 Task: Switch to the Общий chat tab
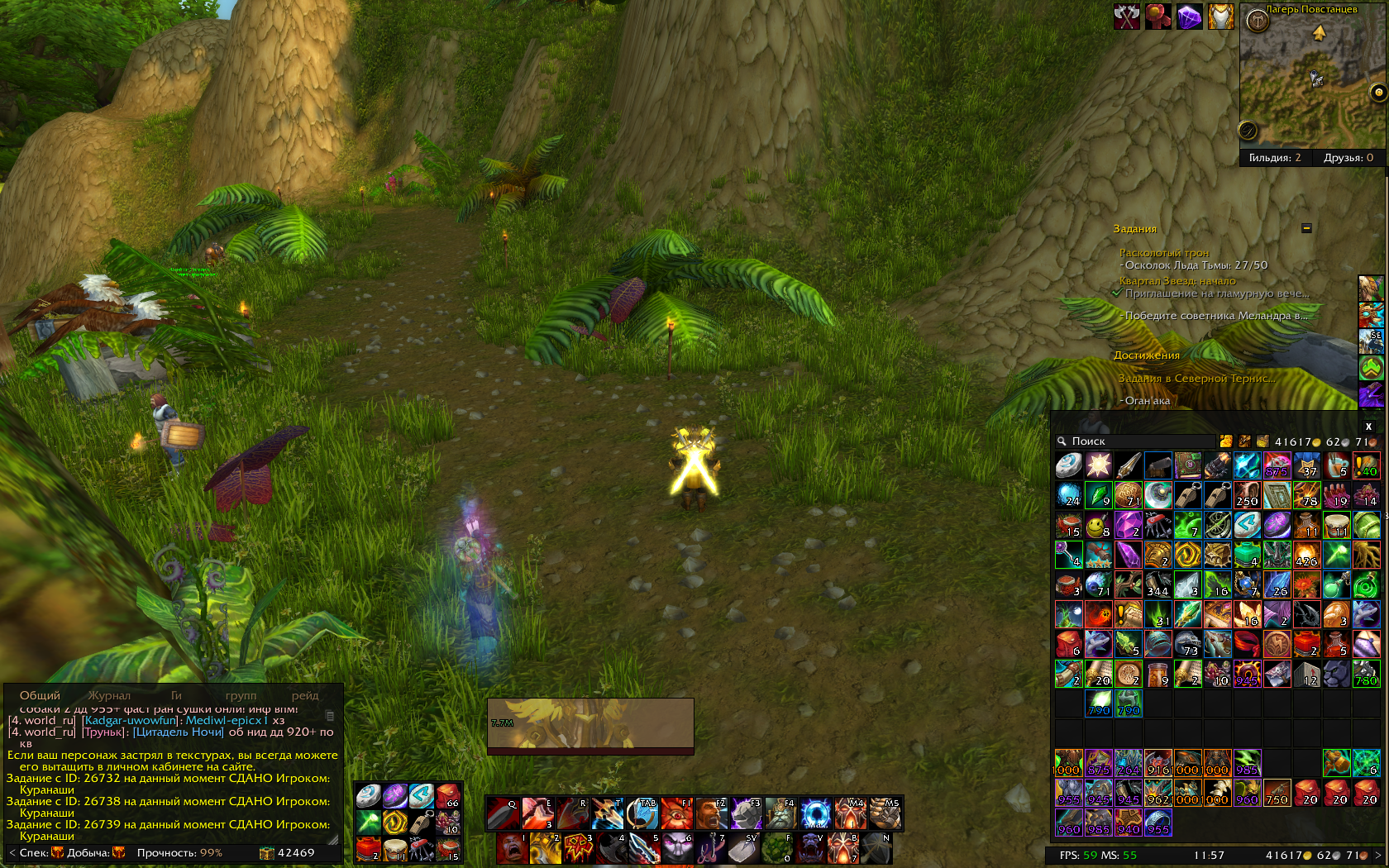(x=40, y=695)
